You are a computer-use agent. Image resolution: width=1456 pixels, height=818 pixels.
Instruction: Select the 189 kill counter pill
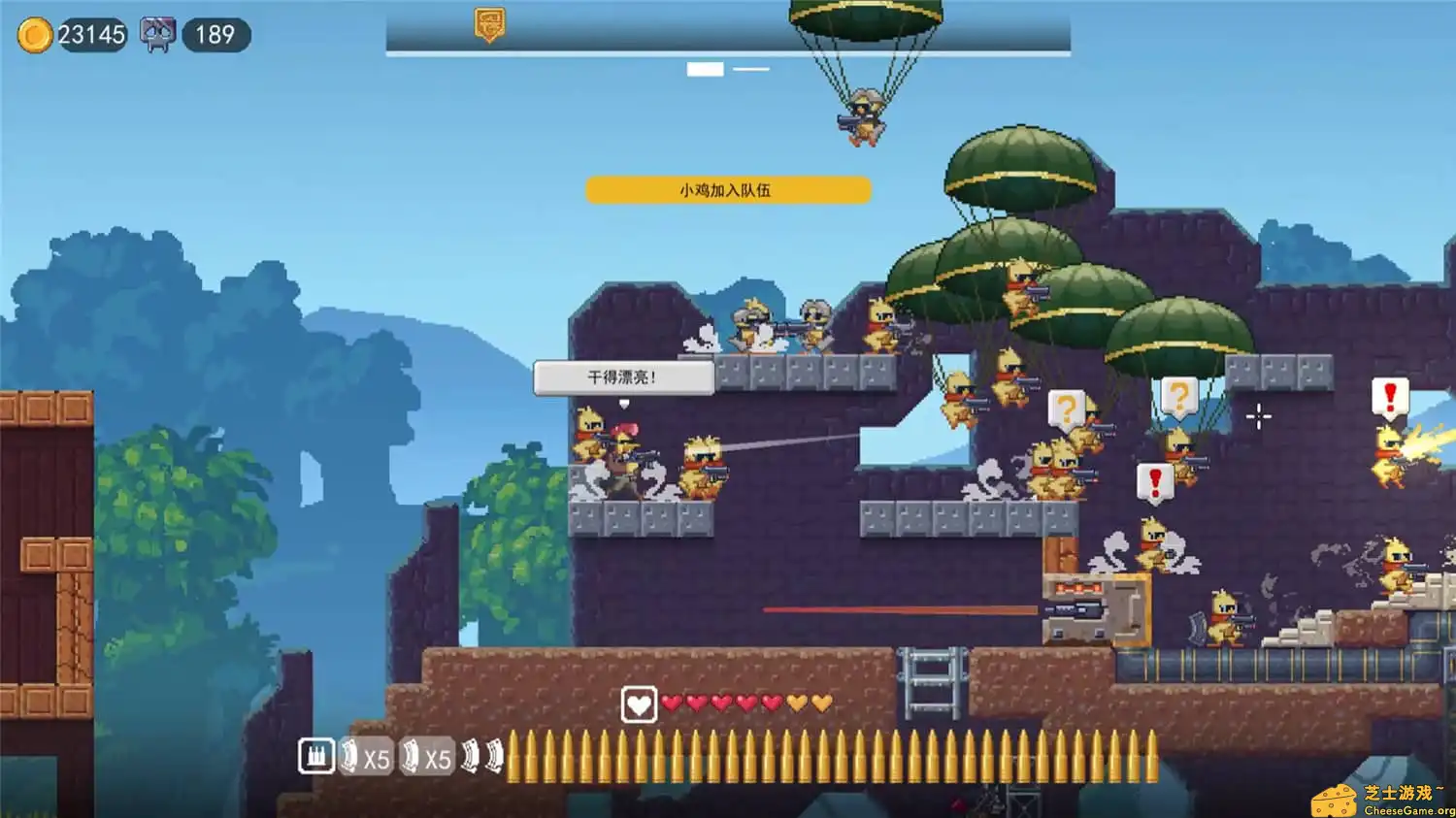pos(215,33)
